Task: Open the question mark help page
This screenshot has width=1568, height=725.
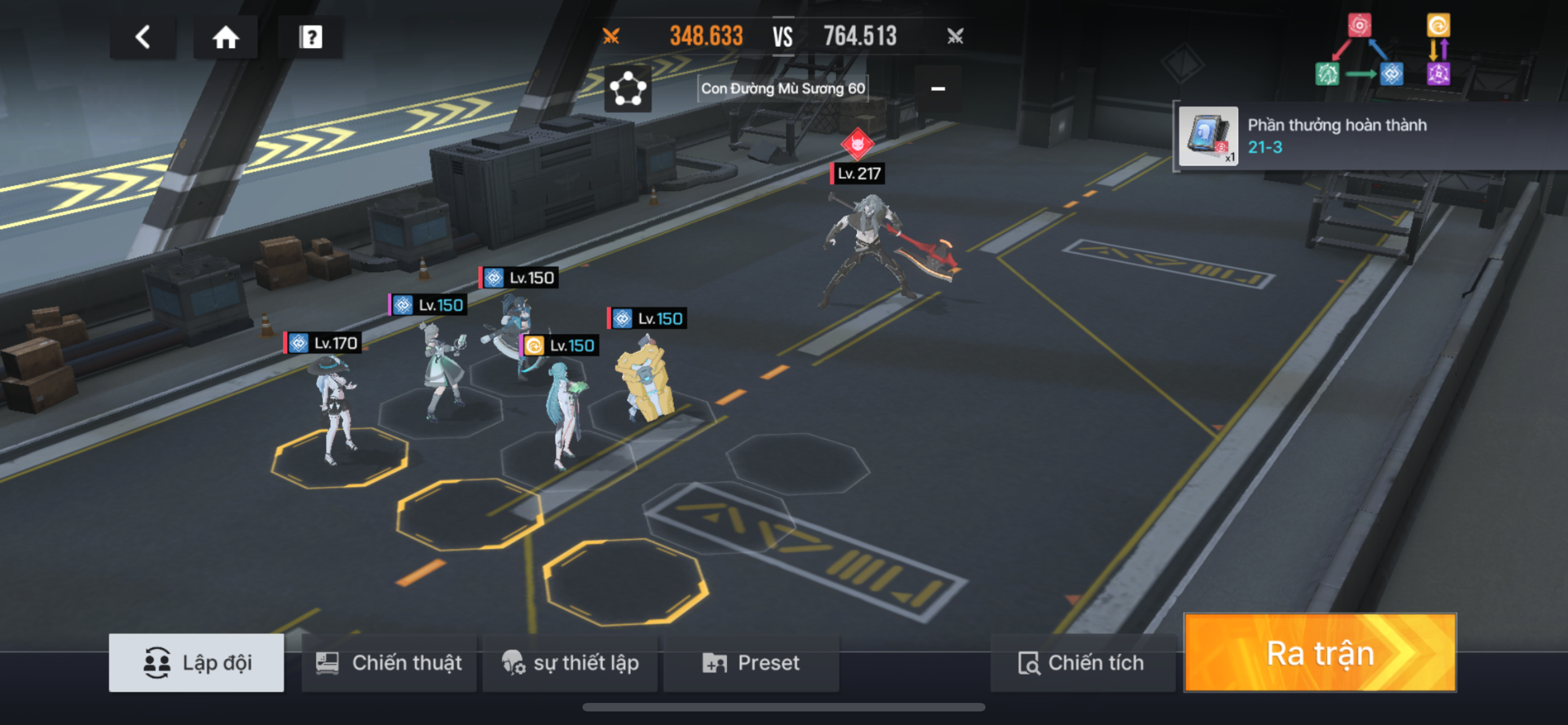Action: pos(310,37)
